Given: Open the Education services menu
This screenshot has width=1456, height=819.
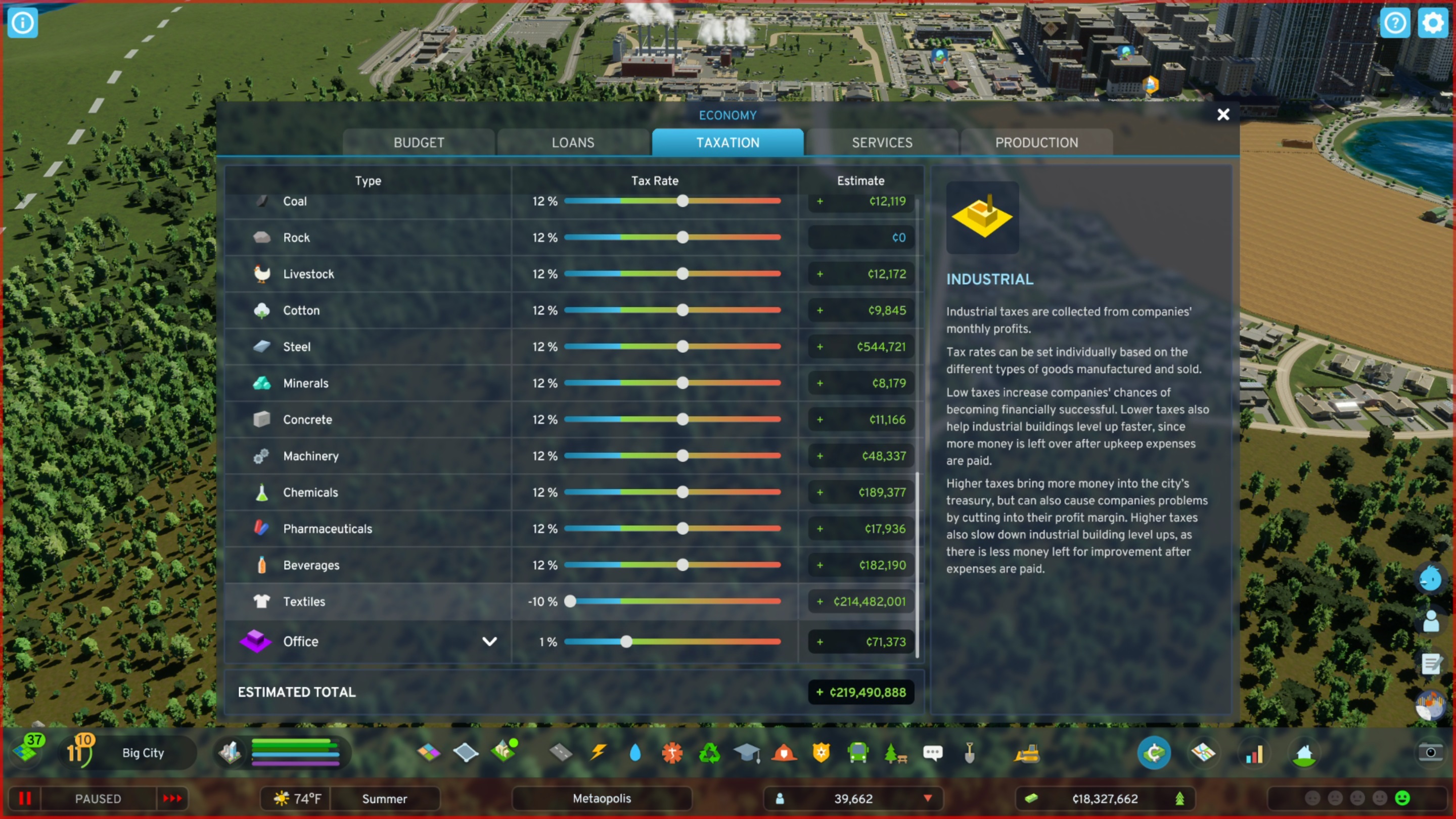Looking at the screenshot, I should (747, 753).
